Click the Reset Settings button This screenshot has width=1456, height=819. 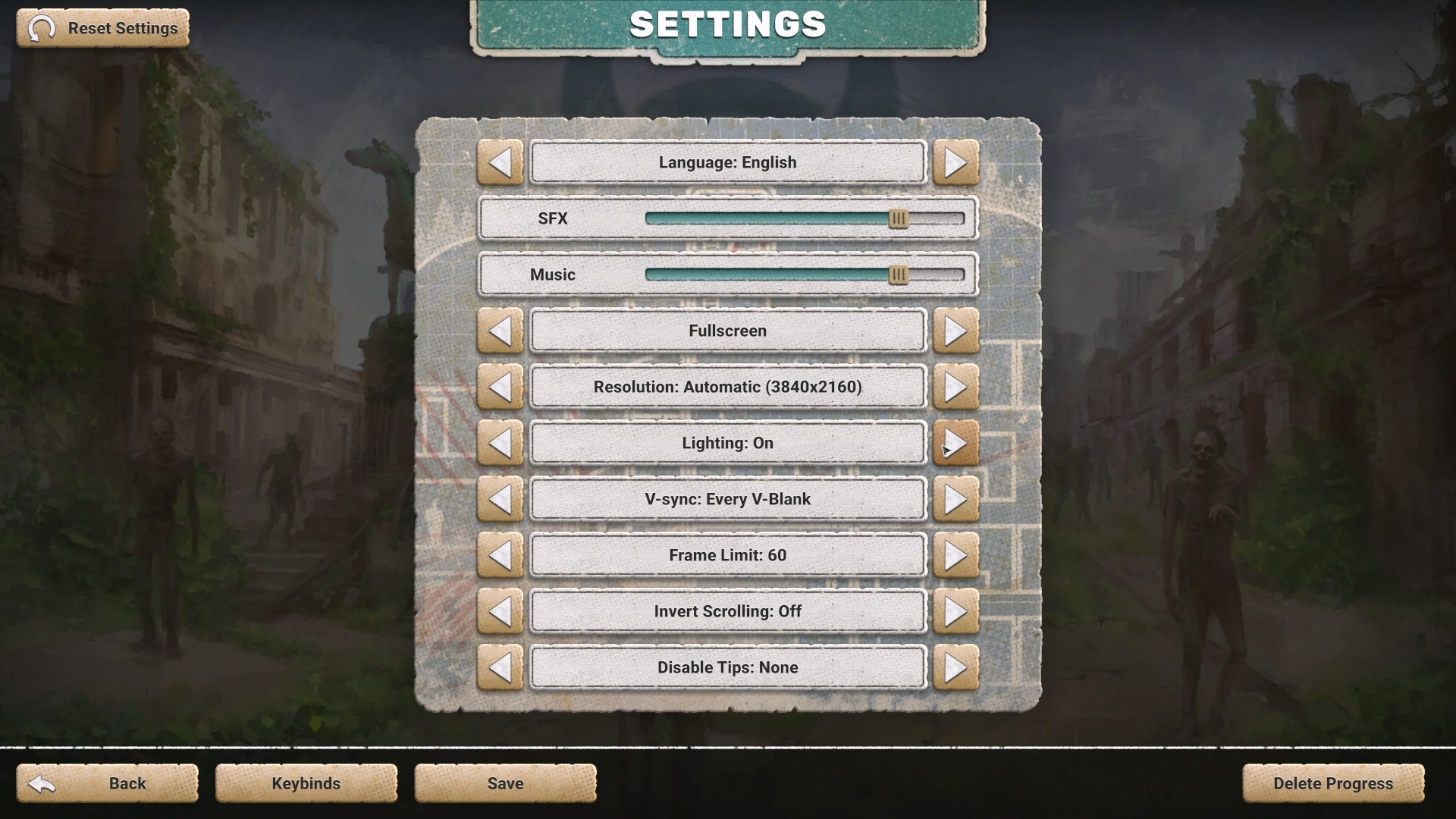[x=103, y=28]
